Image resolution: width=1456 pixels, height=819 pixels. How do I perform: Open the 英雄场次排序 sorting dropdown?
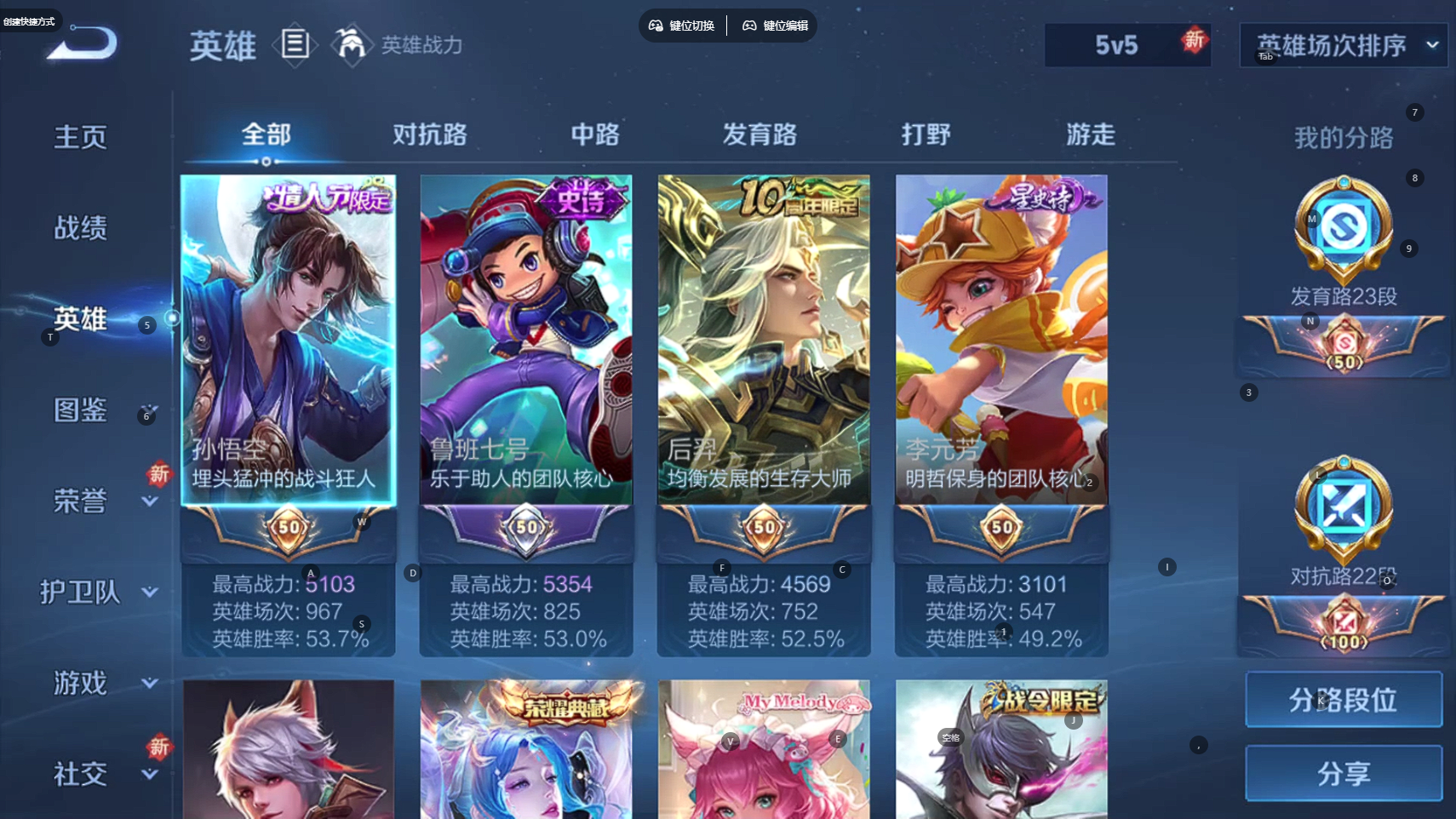click(1343, 45)
